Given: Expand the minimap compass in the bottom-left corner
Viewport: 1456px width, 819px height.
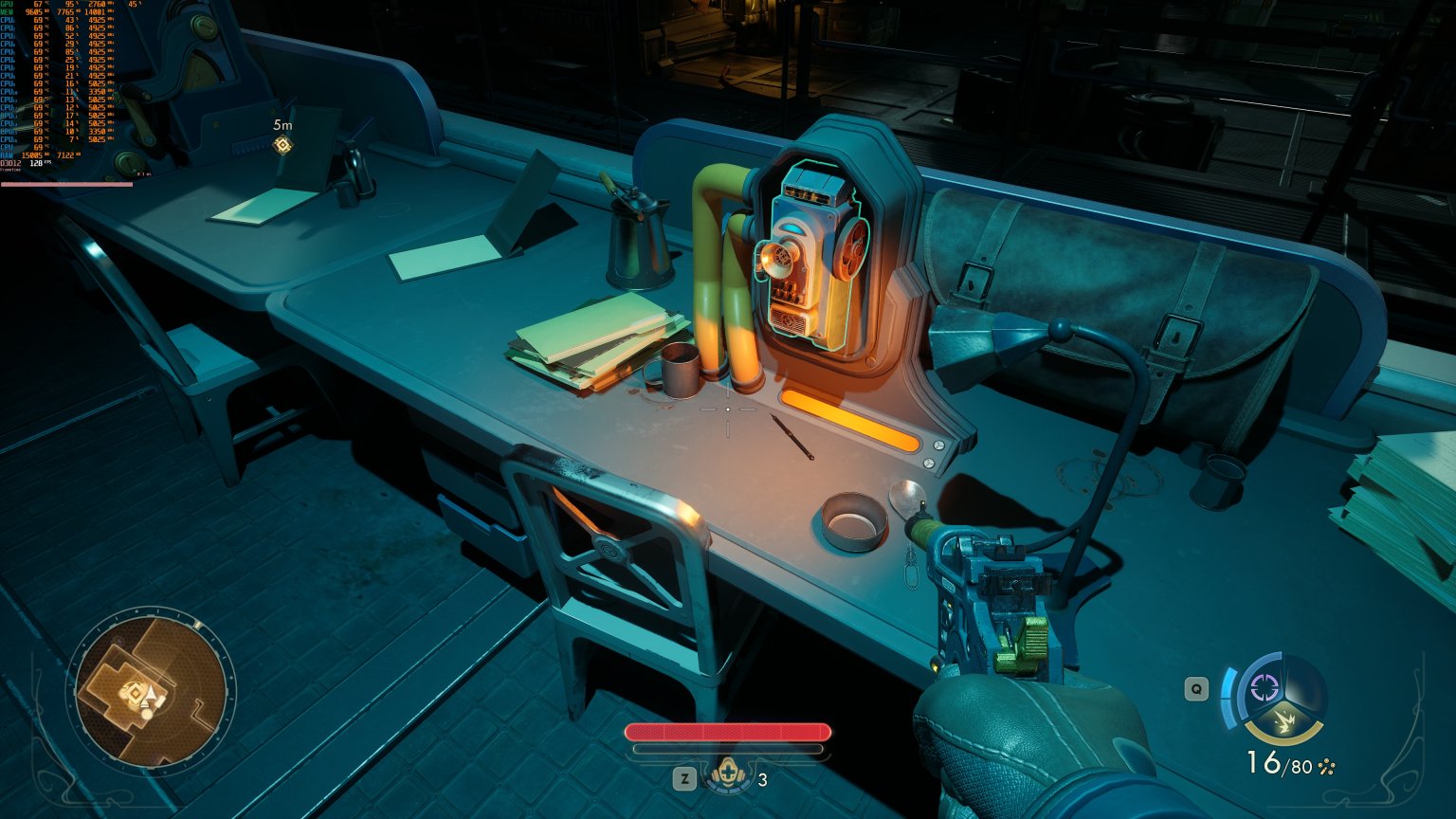Looking at the screenshot, I should pos(152,690).
